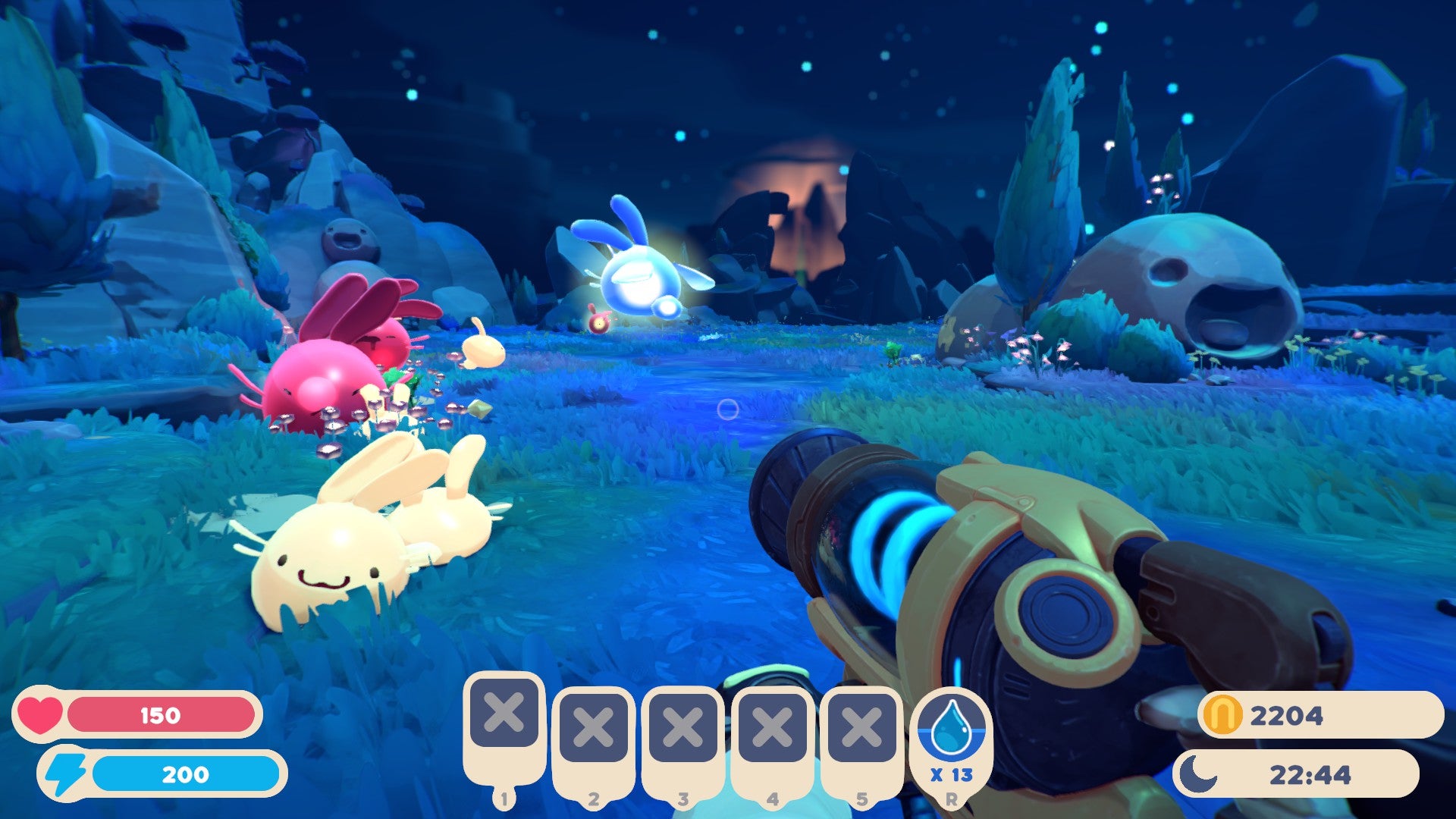
Task: Click the aiming reticle circle
Action: tap(729, 410)
